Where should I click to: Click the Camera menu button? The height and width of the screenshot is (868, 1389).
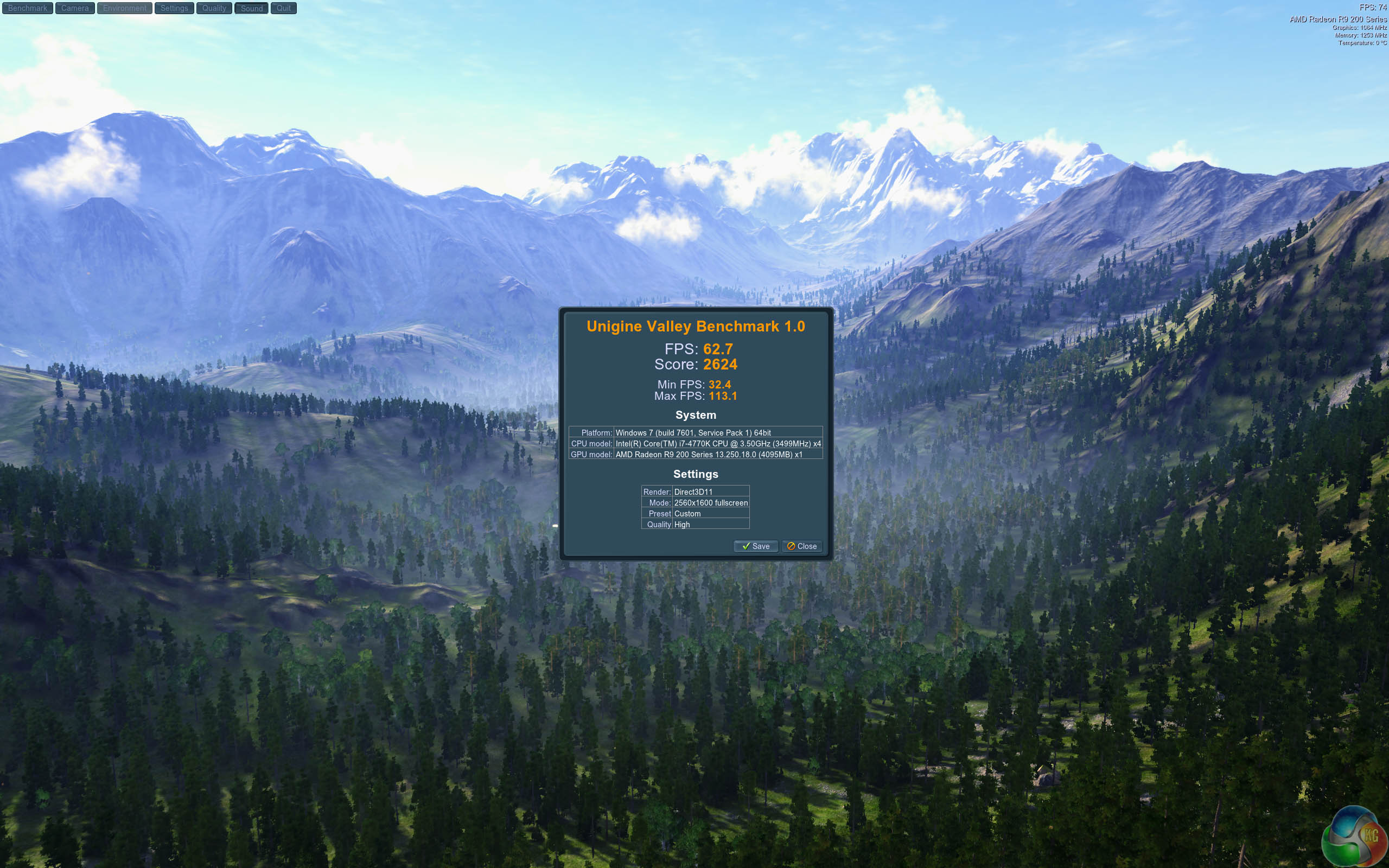click(x=75, y=8)
